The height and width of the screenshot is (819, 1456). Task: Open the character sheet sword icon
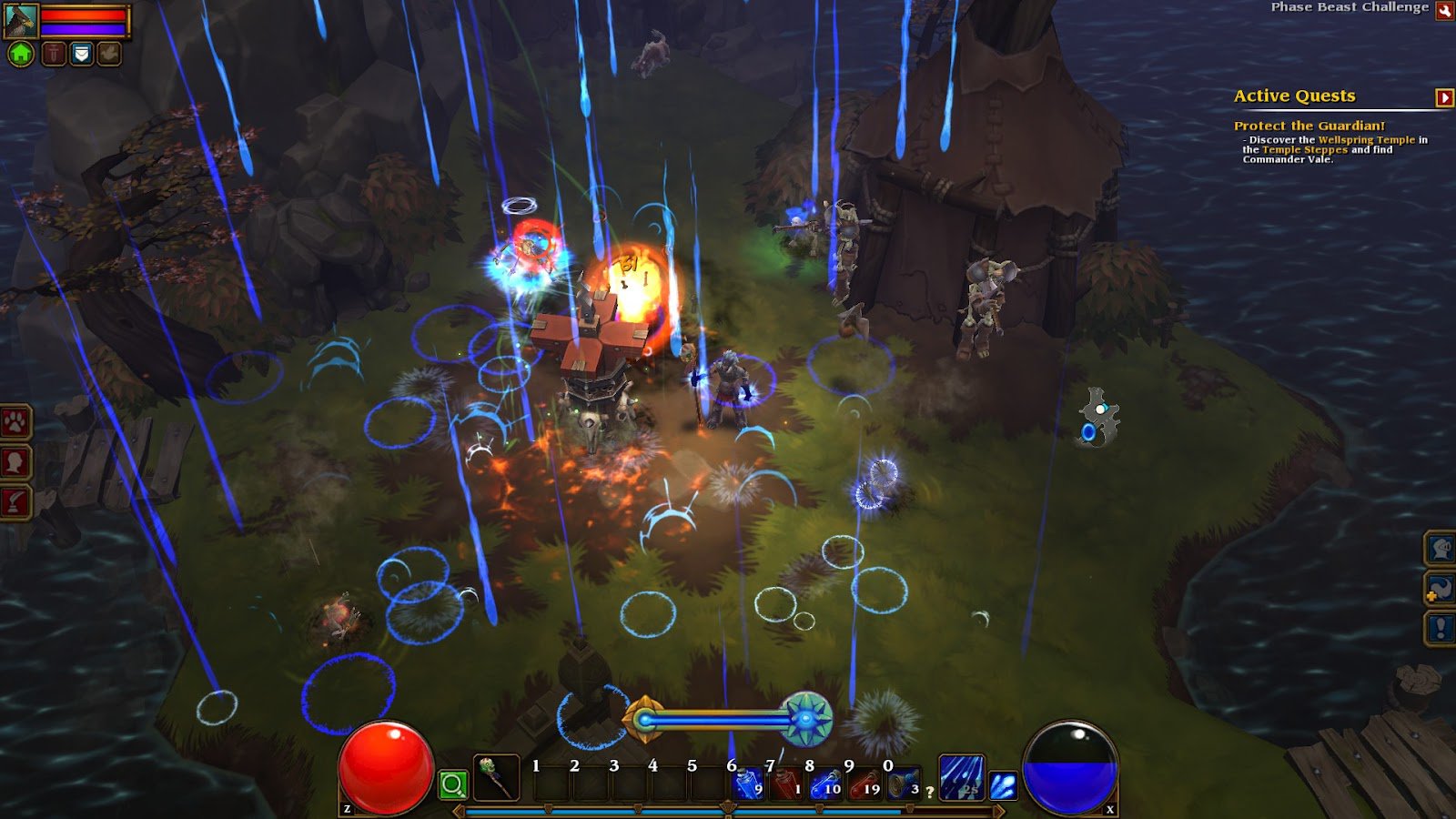53,53
